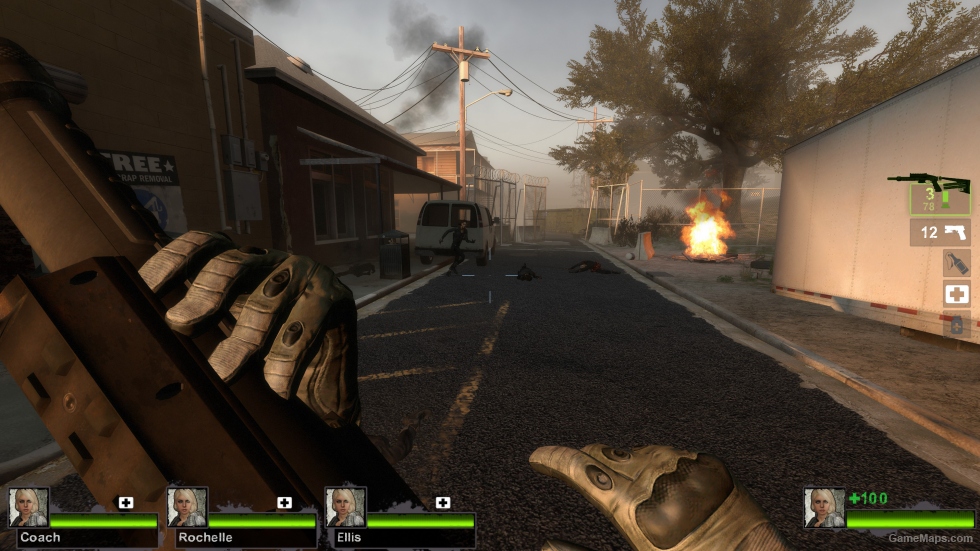Click the medkit icon above Coach's panel

click(126, 502)
